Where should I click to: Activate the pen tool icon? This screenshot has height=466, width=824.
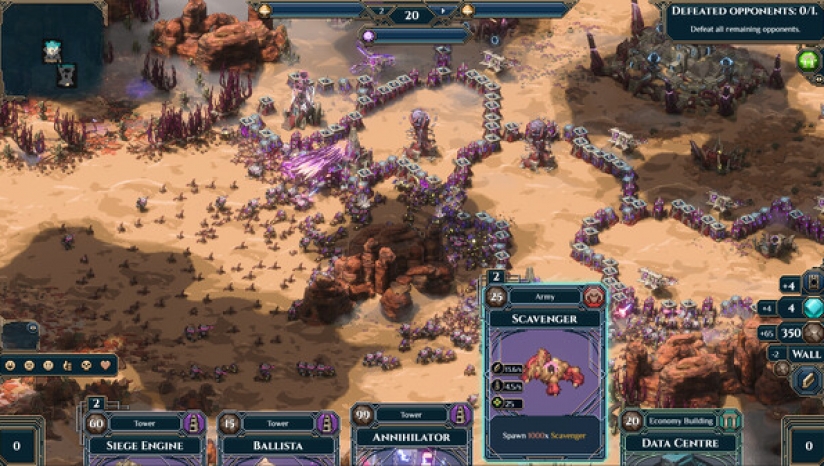pos(806,380)
